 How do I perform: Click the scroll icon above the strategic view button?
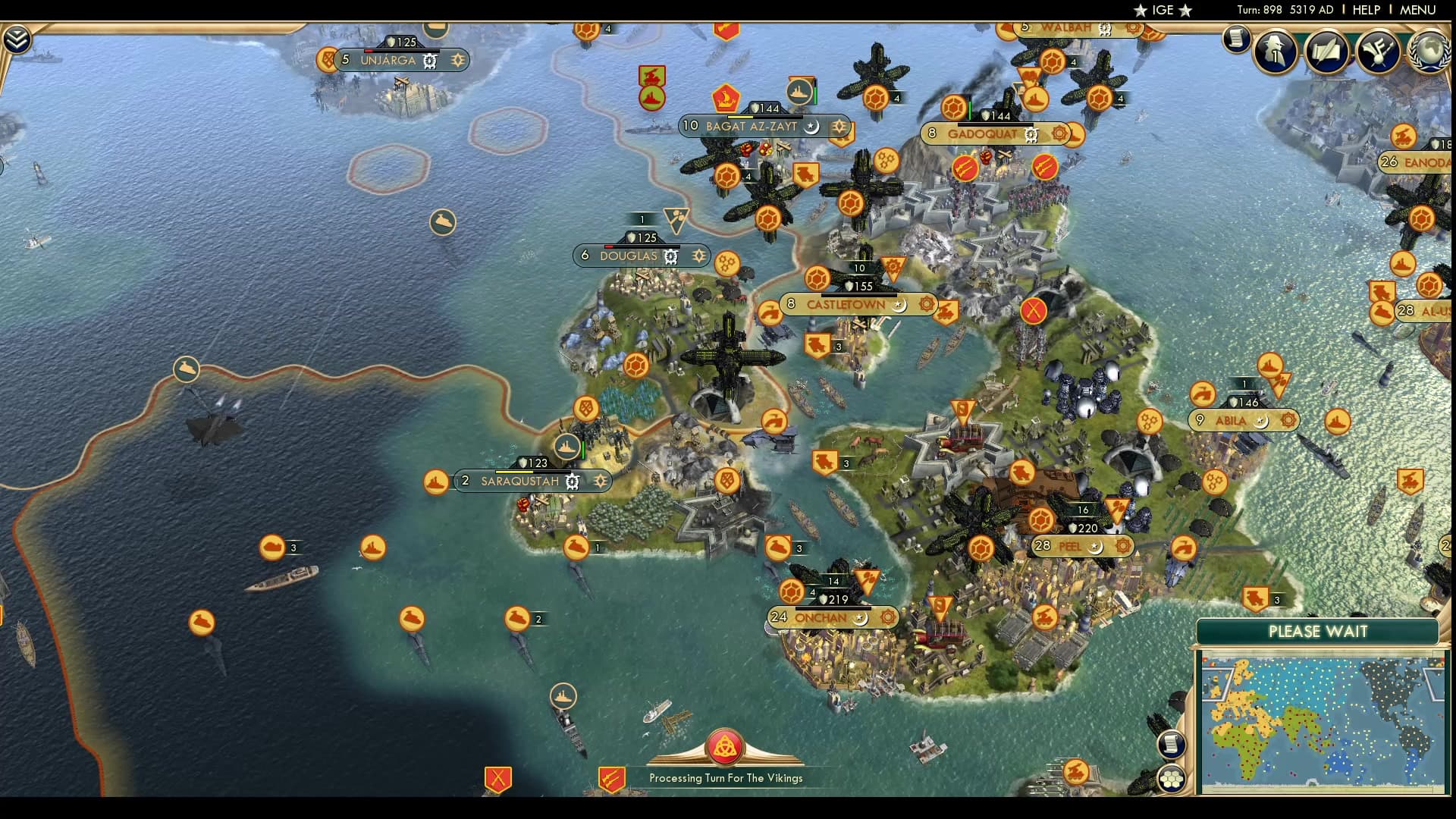coord(1172,744)
